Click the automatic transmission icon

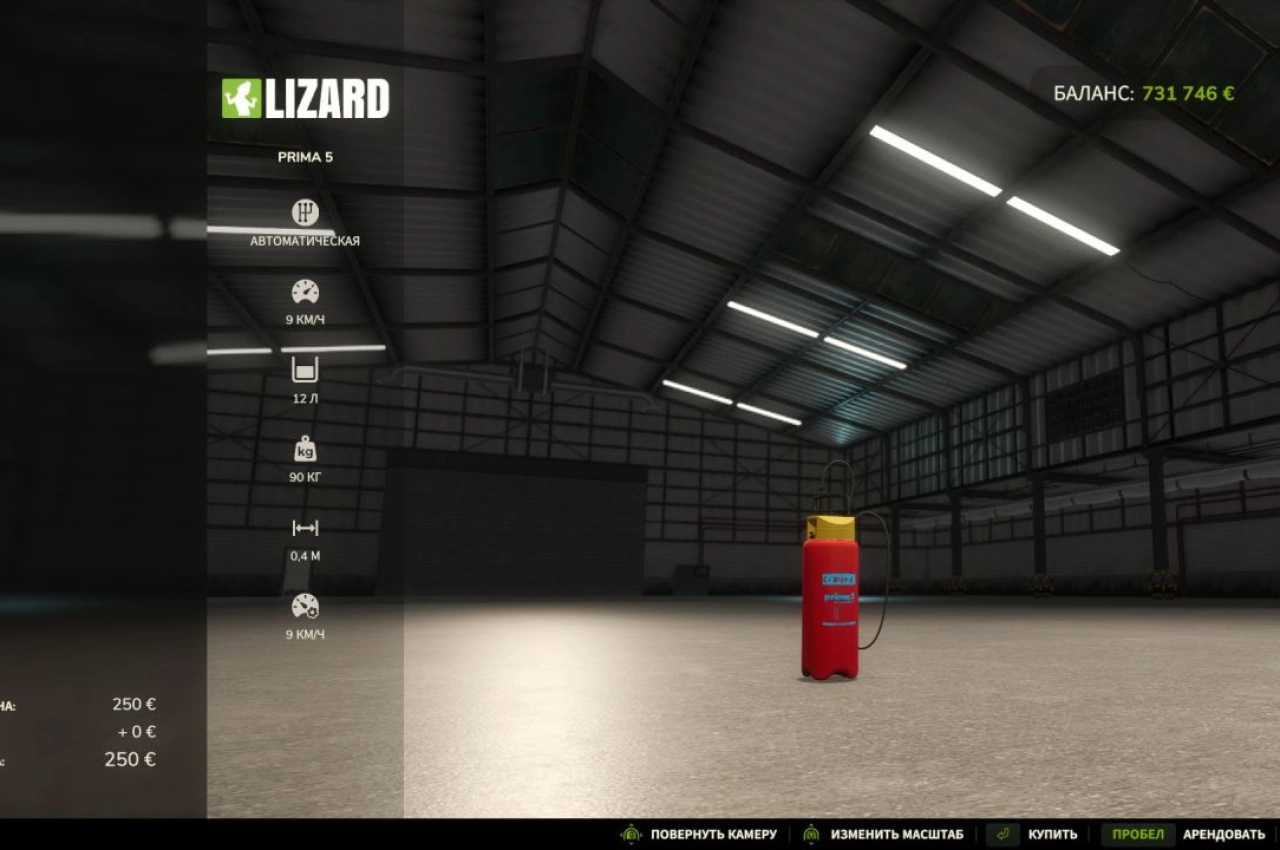click(x=304, y=212)
